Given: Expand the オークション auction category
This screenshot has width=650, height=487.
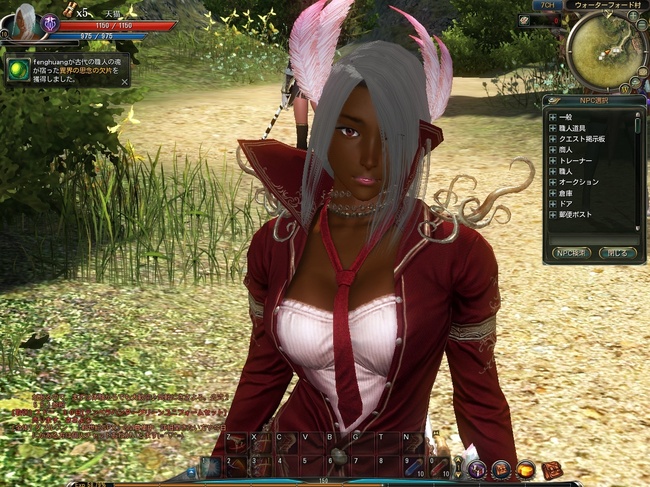Looking at the screenshot, I should [x=552, y=182].
